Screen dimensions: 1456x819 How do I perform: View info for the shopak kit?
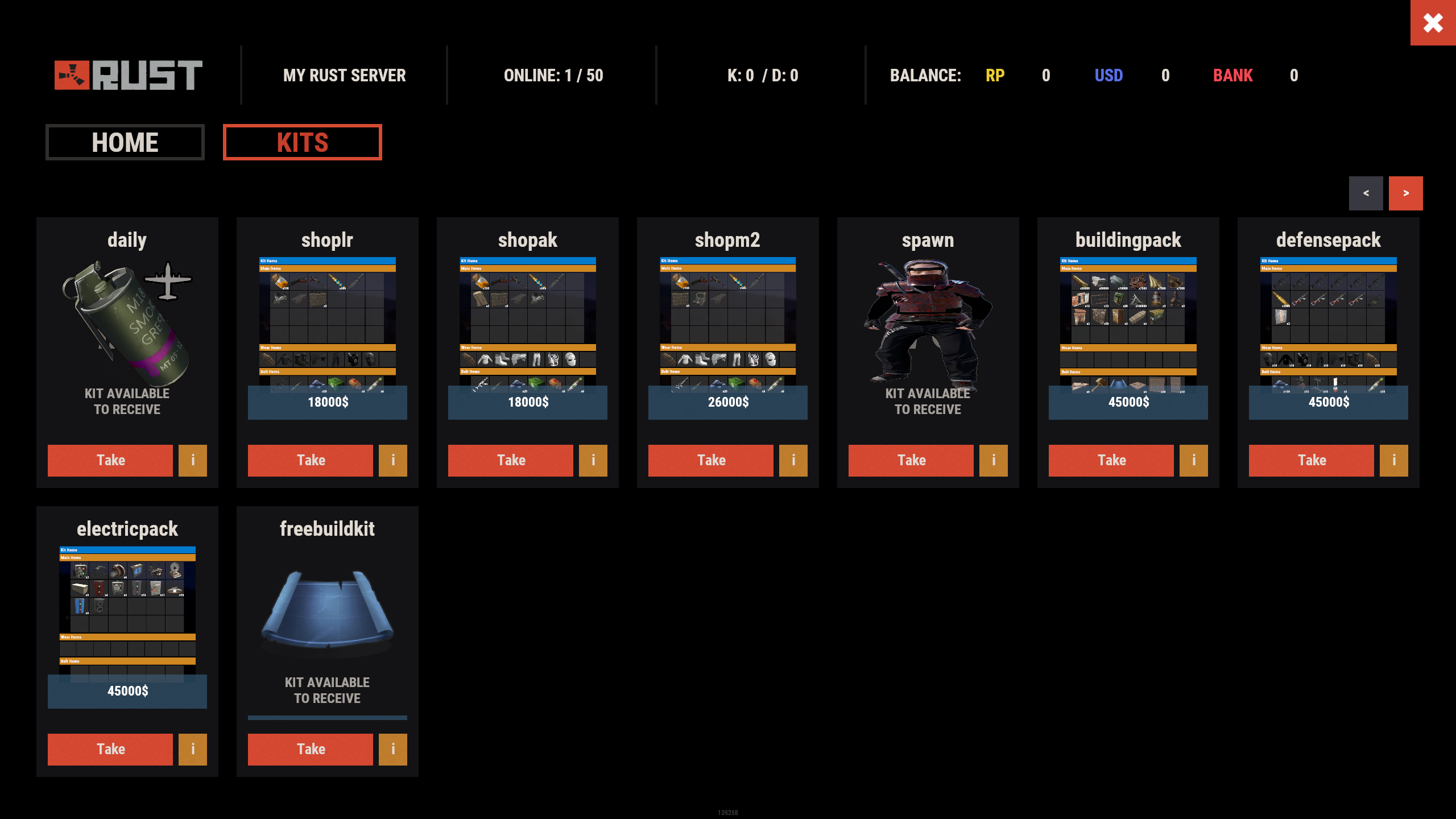tap(593, 460)
